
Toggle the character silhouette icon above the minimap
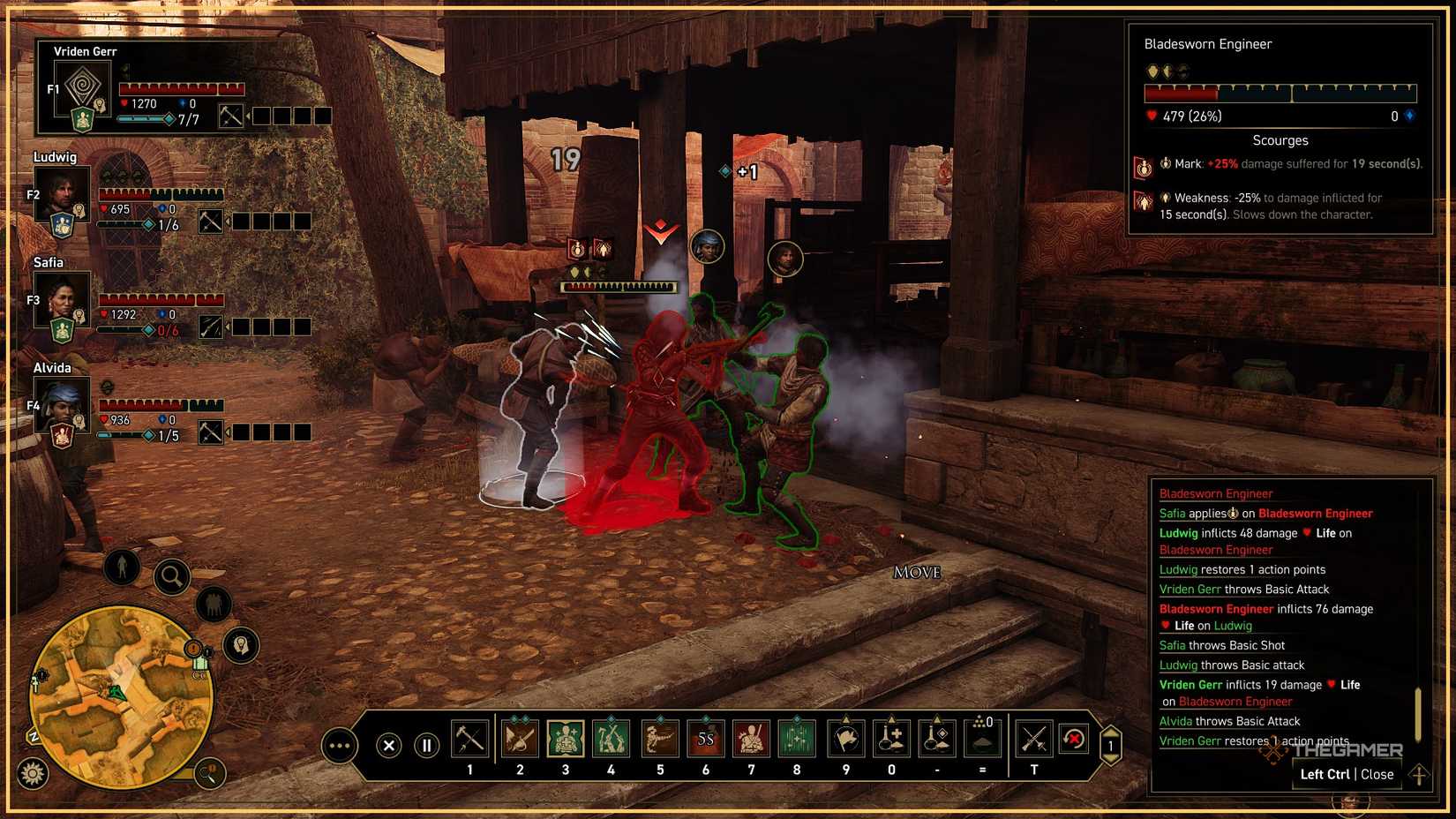coord(122,567)
